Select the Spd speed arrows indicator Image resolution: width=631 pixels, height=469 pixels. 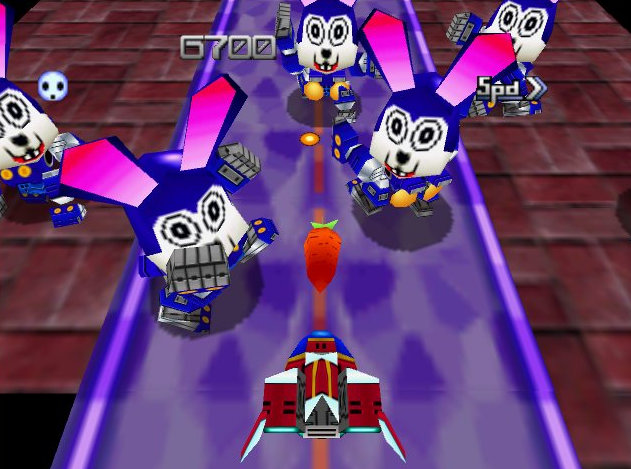[x=510, y=87]
